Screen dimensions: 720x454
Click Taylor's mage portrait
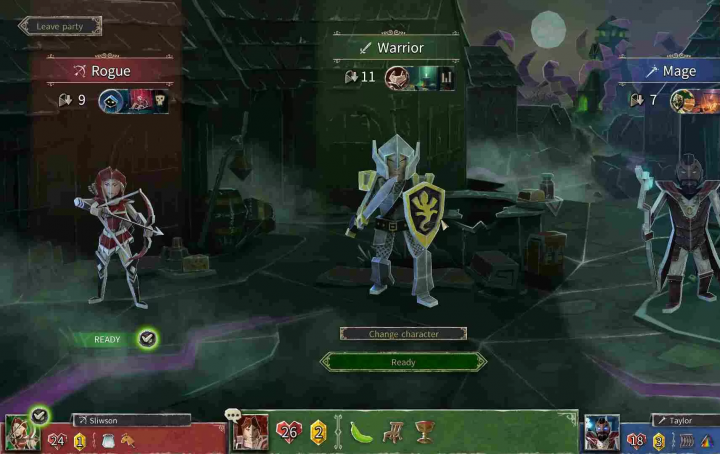pos(602,434)
